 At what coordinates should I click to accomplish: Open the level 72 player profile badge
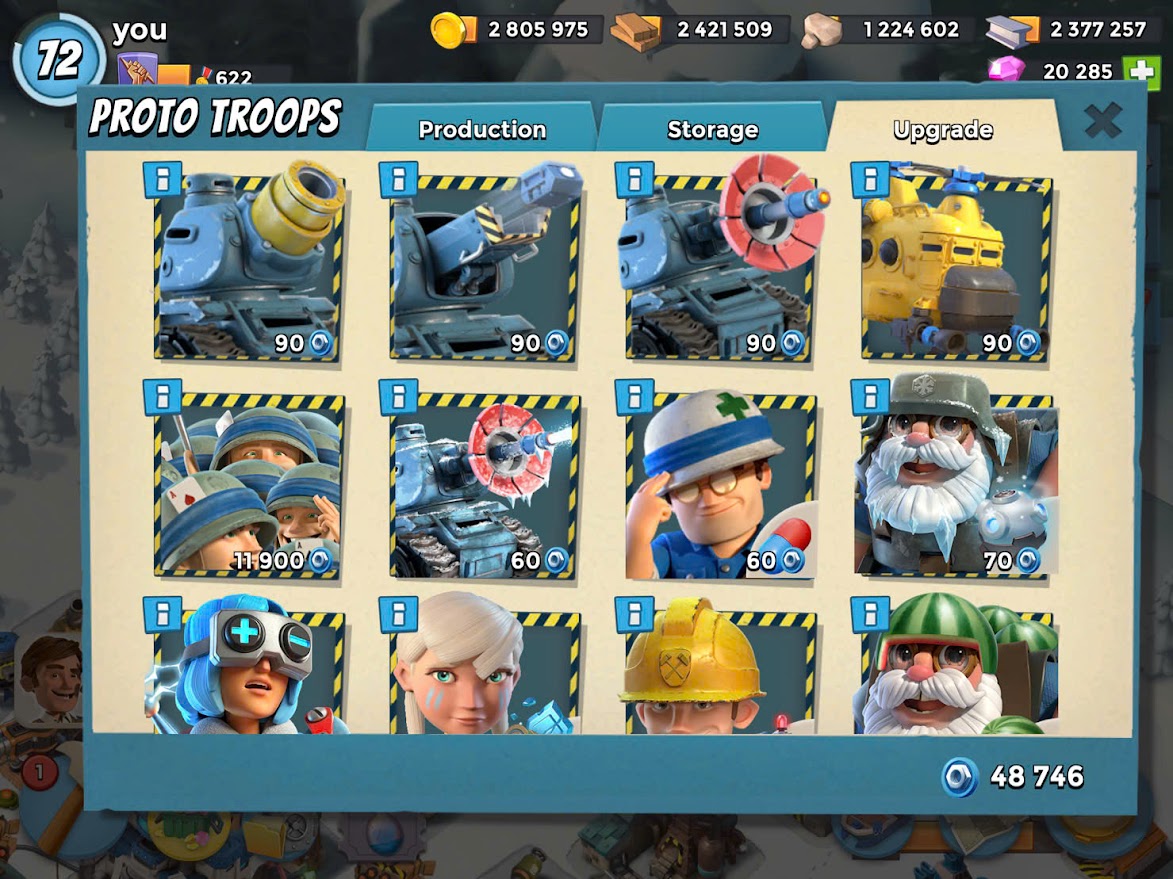point(59,60)
